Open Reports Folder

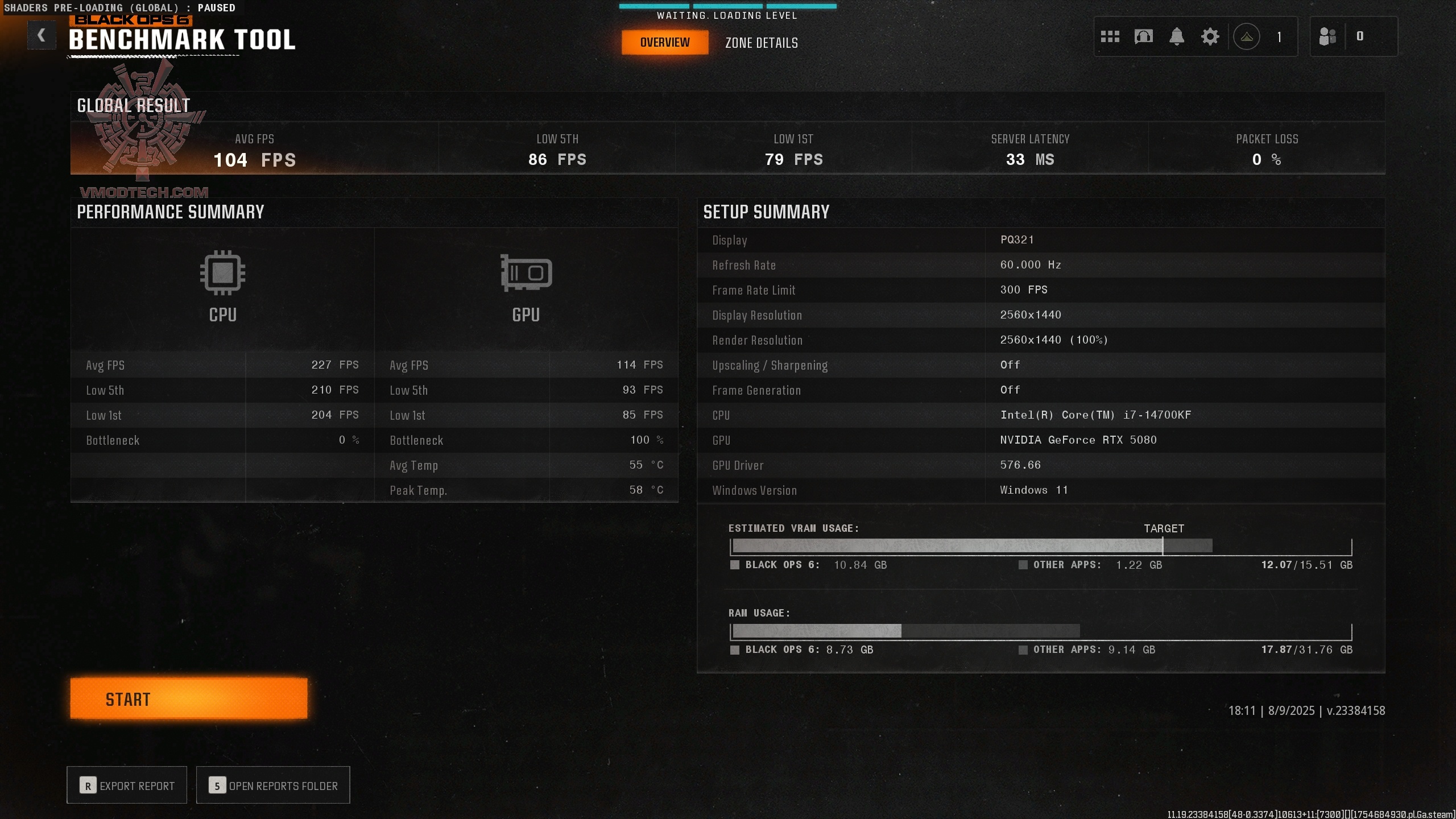[272, 785]
